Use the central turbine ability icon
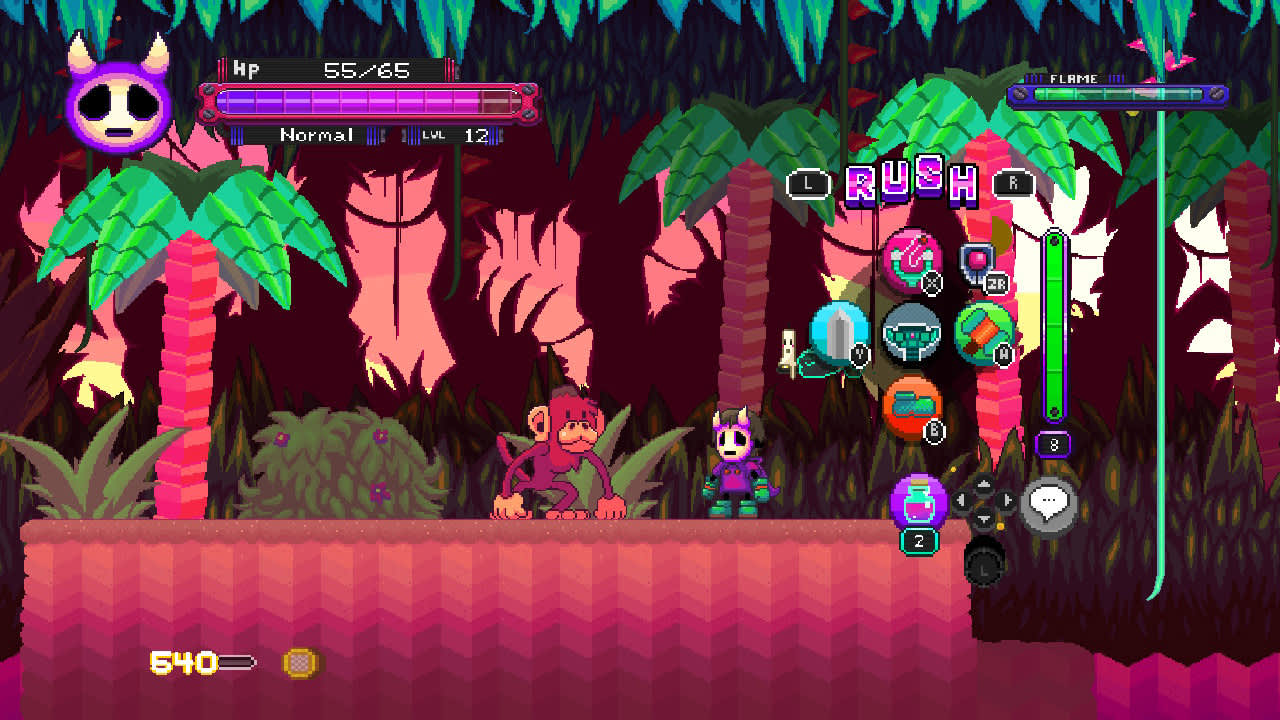1280x720 pixels. pos(913,334)
